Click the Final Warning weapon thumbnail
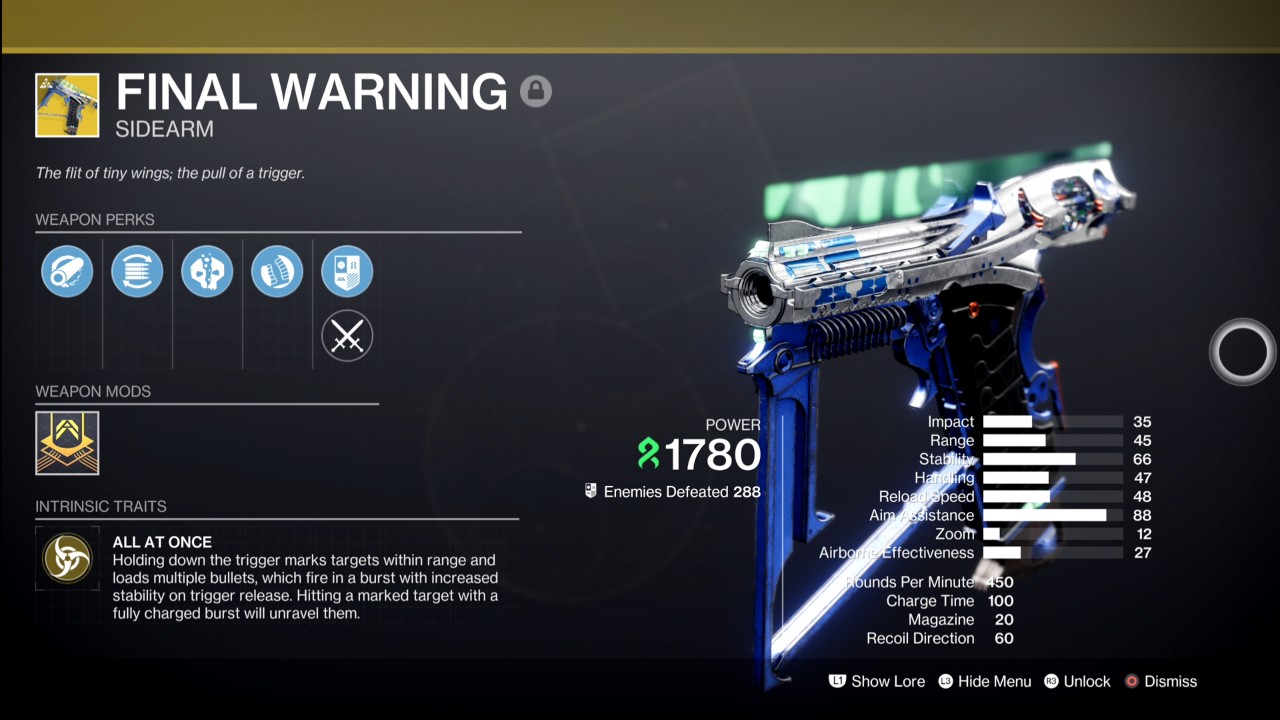1280x720 pixels. (x=67, y=105)
